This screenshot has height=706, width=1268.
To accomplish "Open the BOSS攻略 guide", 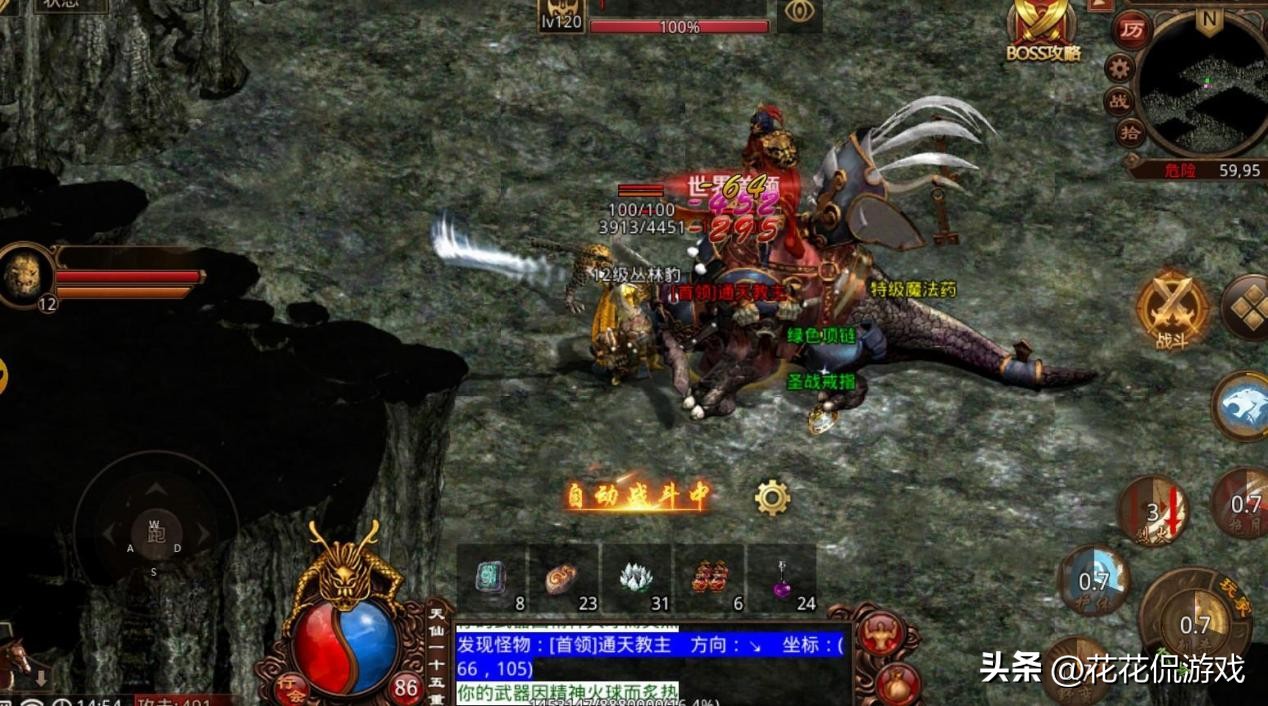I will click(1043, 32).
